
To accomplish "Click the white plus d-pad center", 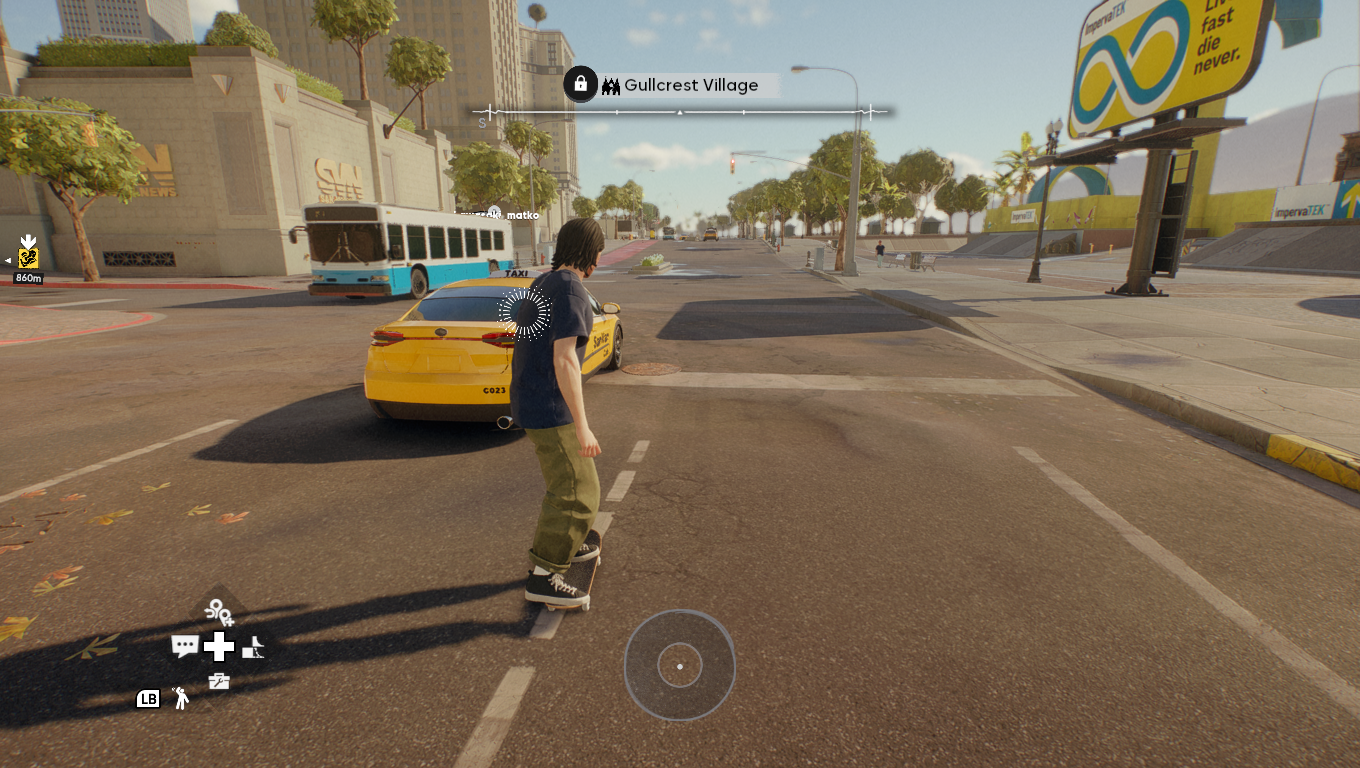I will [219, 647].
